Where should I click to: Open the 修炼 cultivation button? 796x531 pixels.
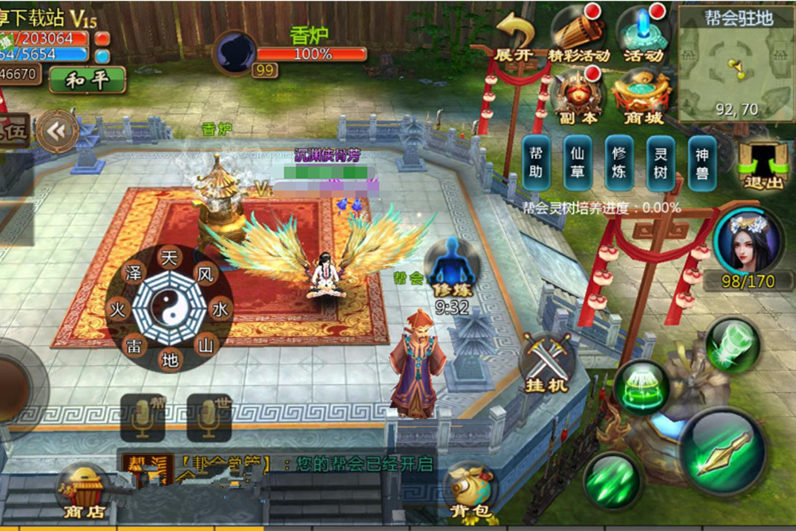click(620, 164)
